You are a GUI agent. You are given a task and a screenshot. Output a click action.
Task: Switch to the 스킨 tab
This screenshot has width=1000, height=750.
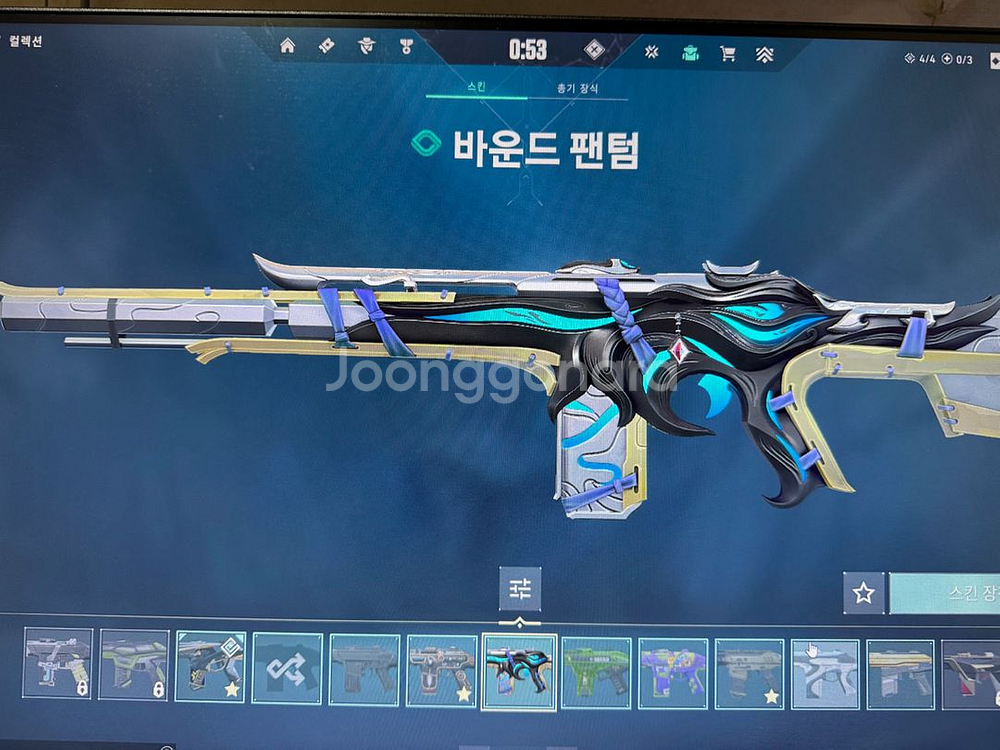pyautogui.click(x=476, y=88)
